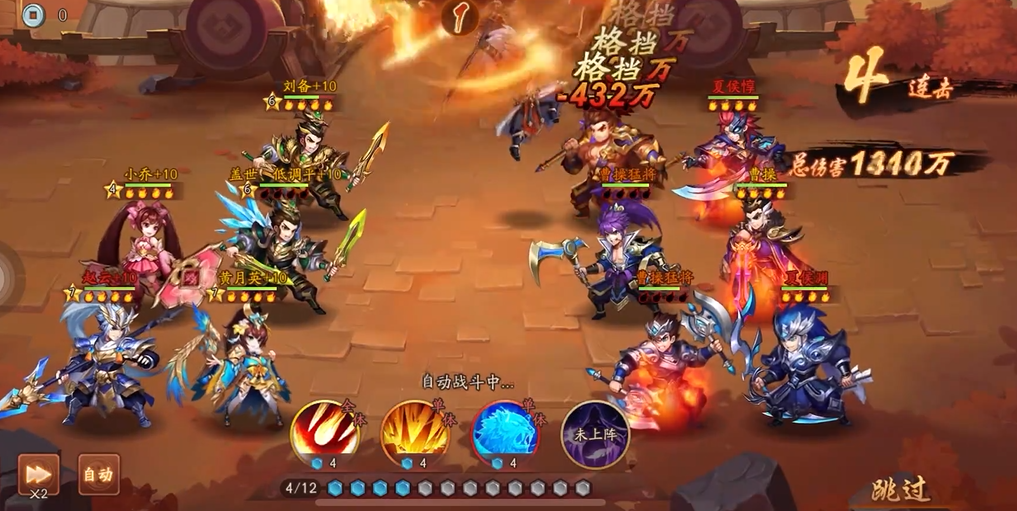Image resolution: width=1017 pixels, height=511 pixels.
Task: Select the empty 未上阵 skill slot
Action: [x=594, y=433]
